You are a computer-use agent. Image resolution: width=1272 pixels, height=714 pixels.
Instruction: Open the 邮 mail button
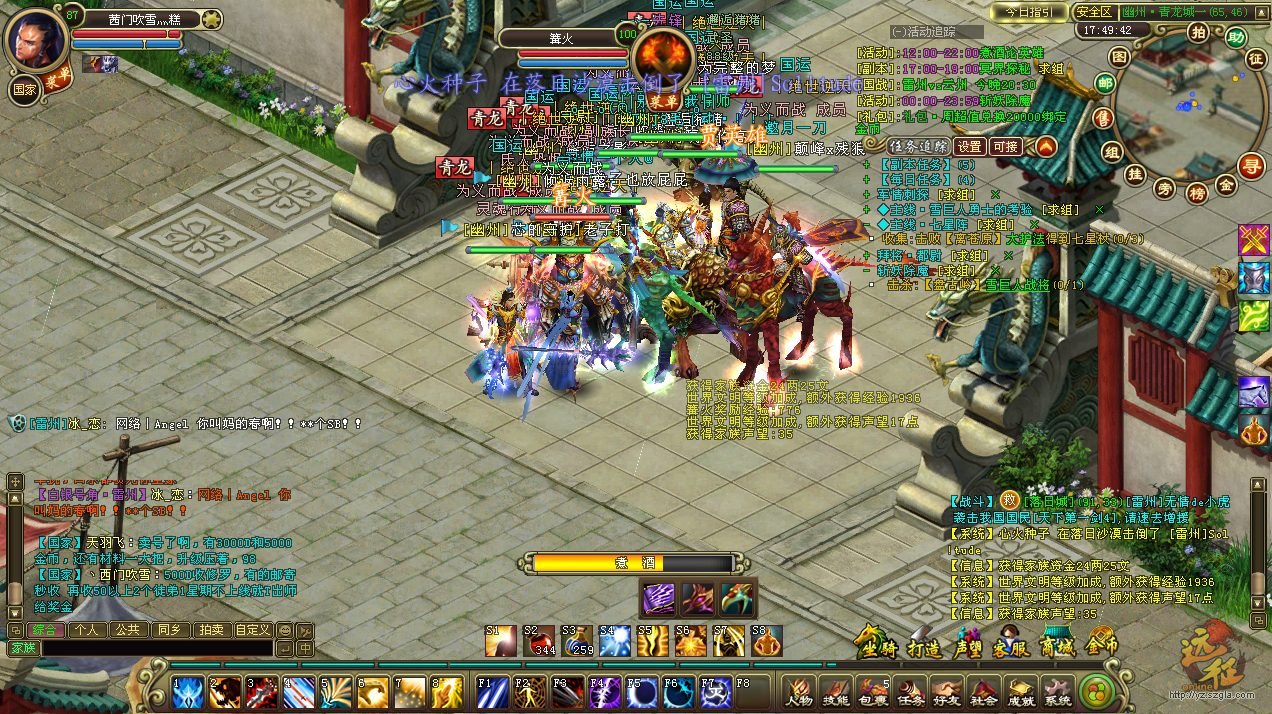pos(1105,84)
